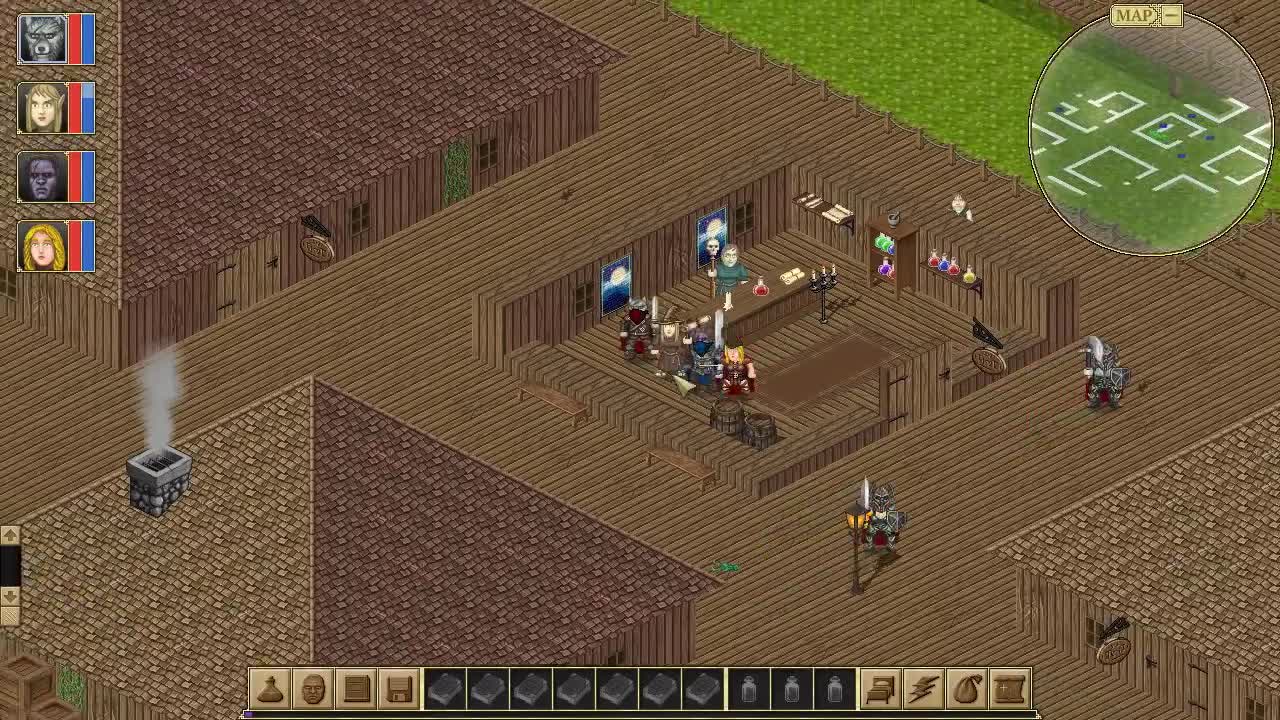Image resolution: width=1280 pixels, height=720 pixels.
Task: Save the game with the floppy disk icon
Action: point(399,688)
